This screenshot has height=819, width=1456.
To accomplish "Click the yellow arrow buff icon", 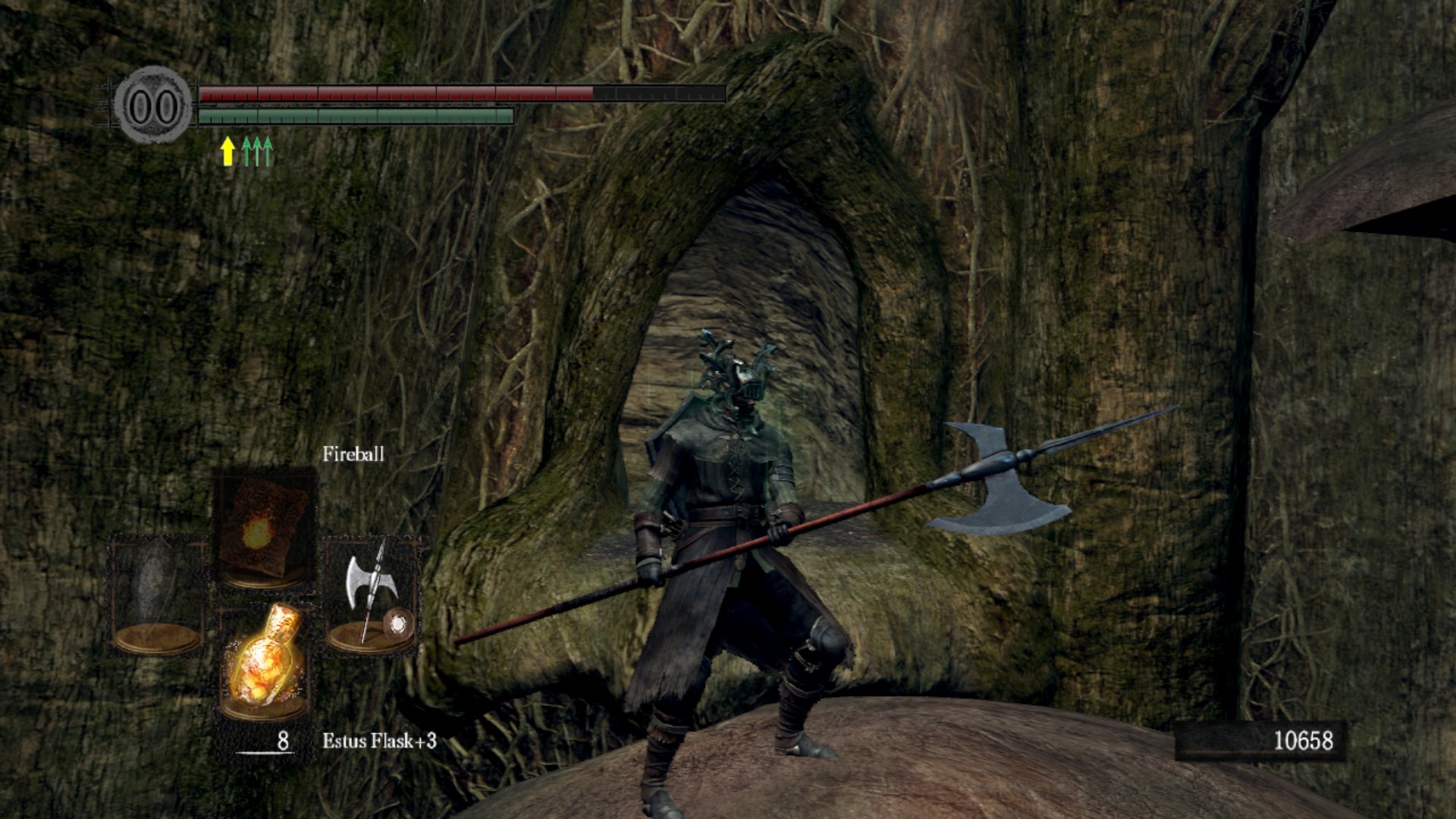I will [x=227, y=151].
